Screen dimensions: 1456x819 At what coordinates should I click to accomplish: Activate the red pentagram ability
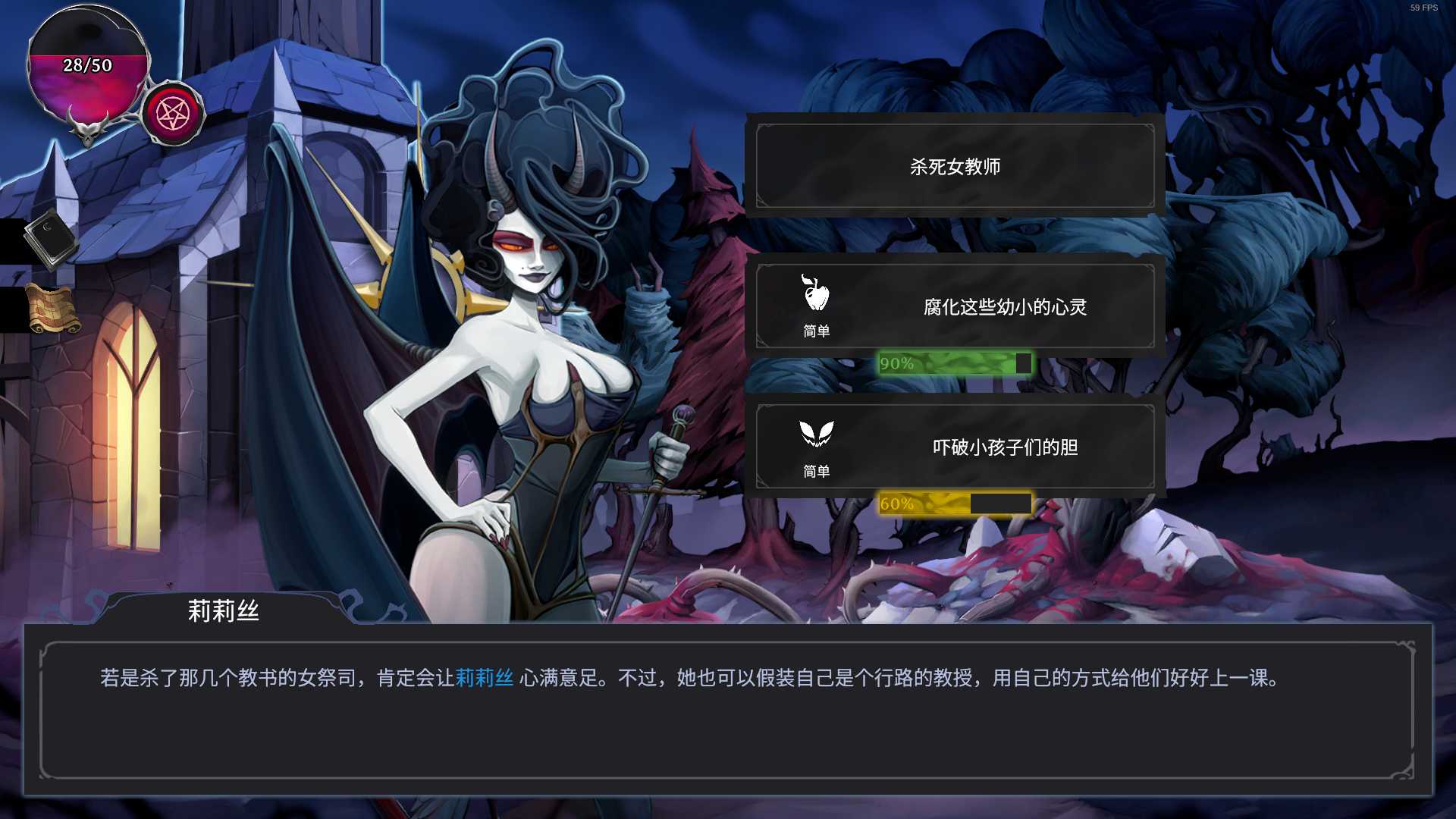173,115
